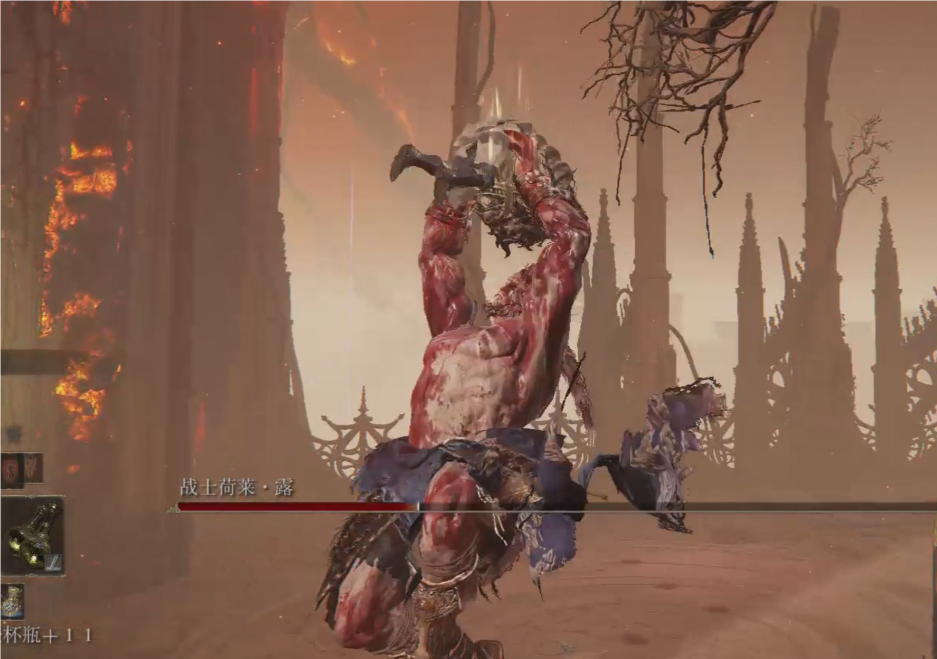This screenshot has width=937, height=659.
Task: Select the dark red icon beside the emblem
Action: (x=33, y=468)
